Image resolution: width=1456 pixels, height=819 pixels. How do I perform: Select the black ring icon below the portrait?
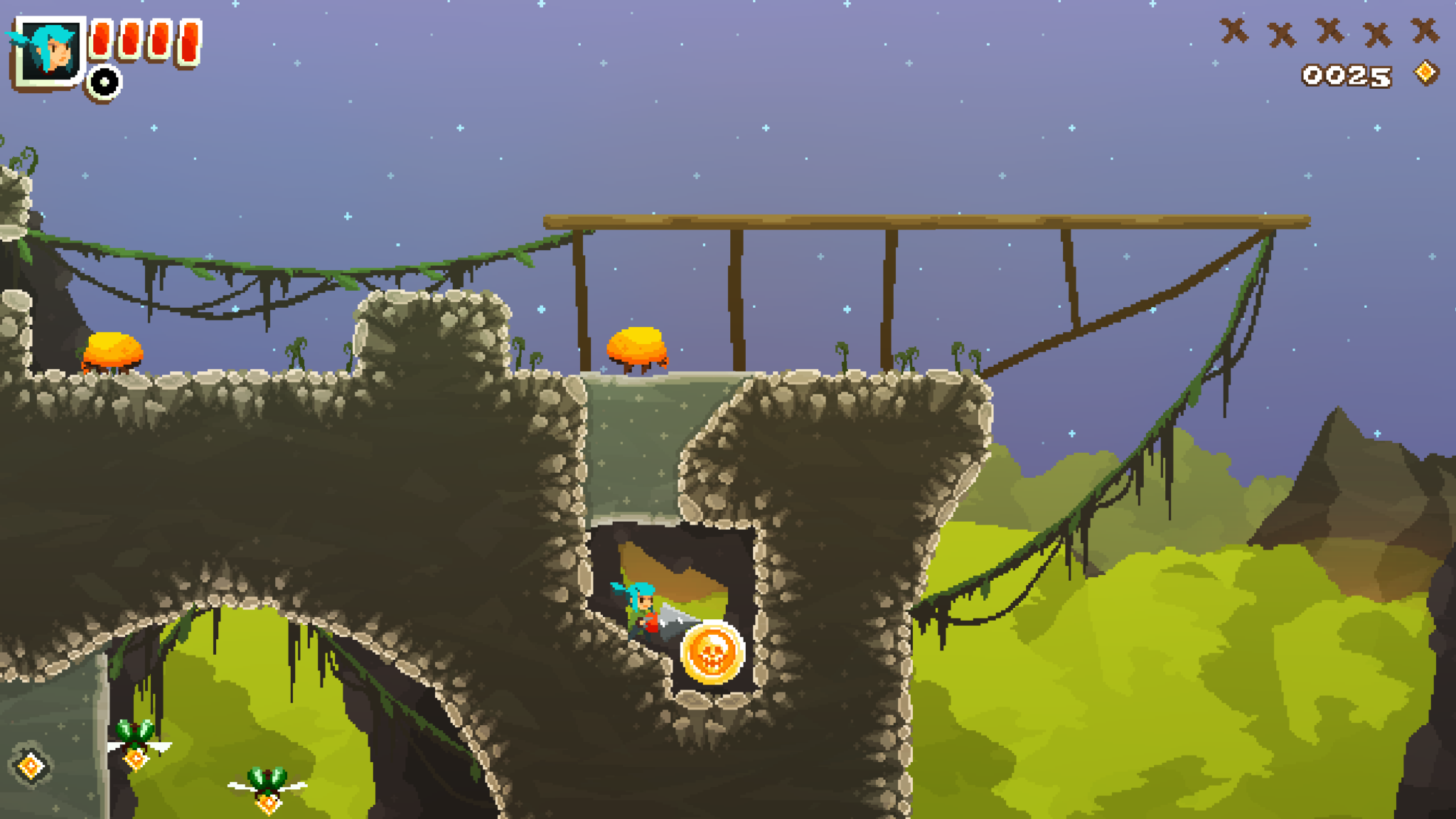tap(105, 82)
